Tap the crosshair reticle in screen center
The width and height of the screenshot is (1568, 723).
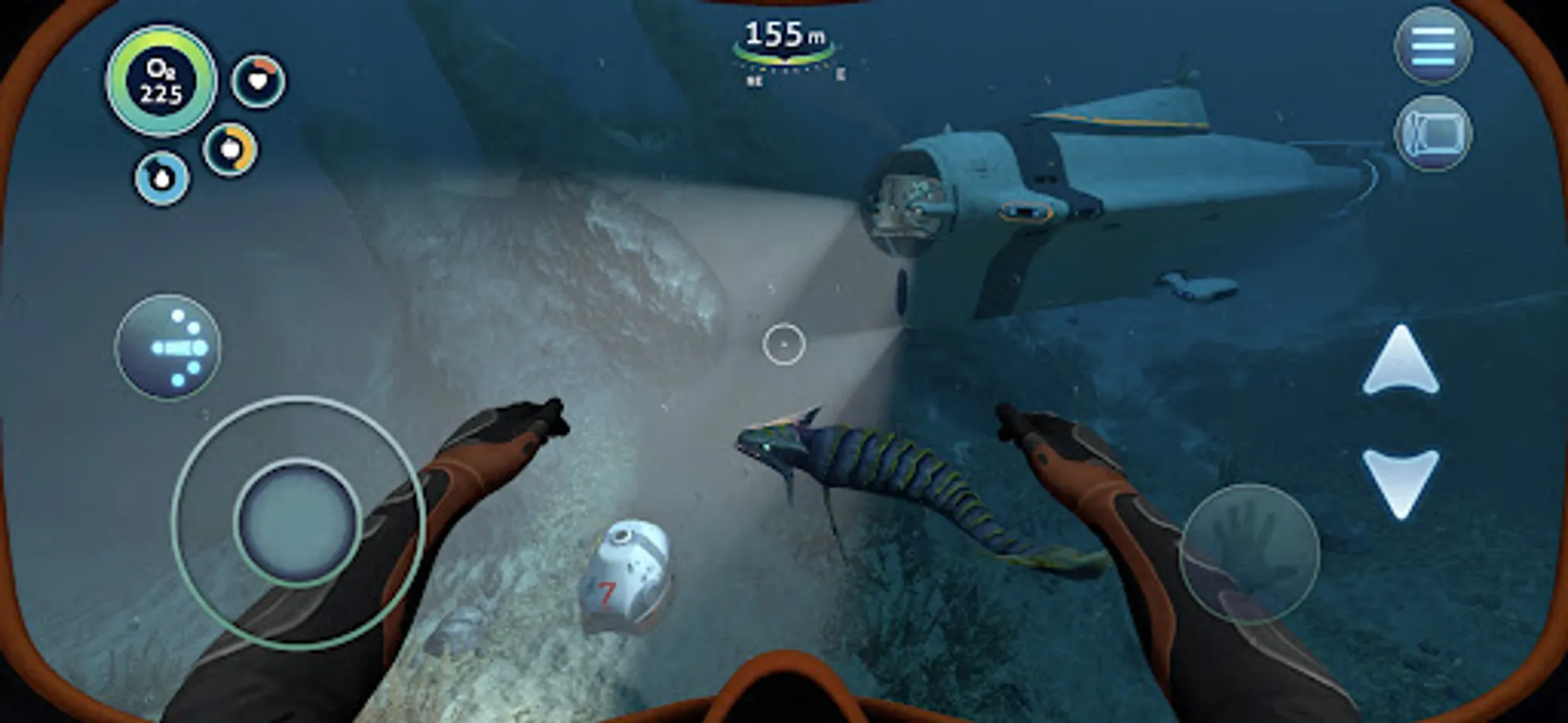(x=784, y=344)
